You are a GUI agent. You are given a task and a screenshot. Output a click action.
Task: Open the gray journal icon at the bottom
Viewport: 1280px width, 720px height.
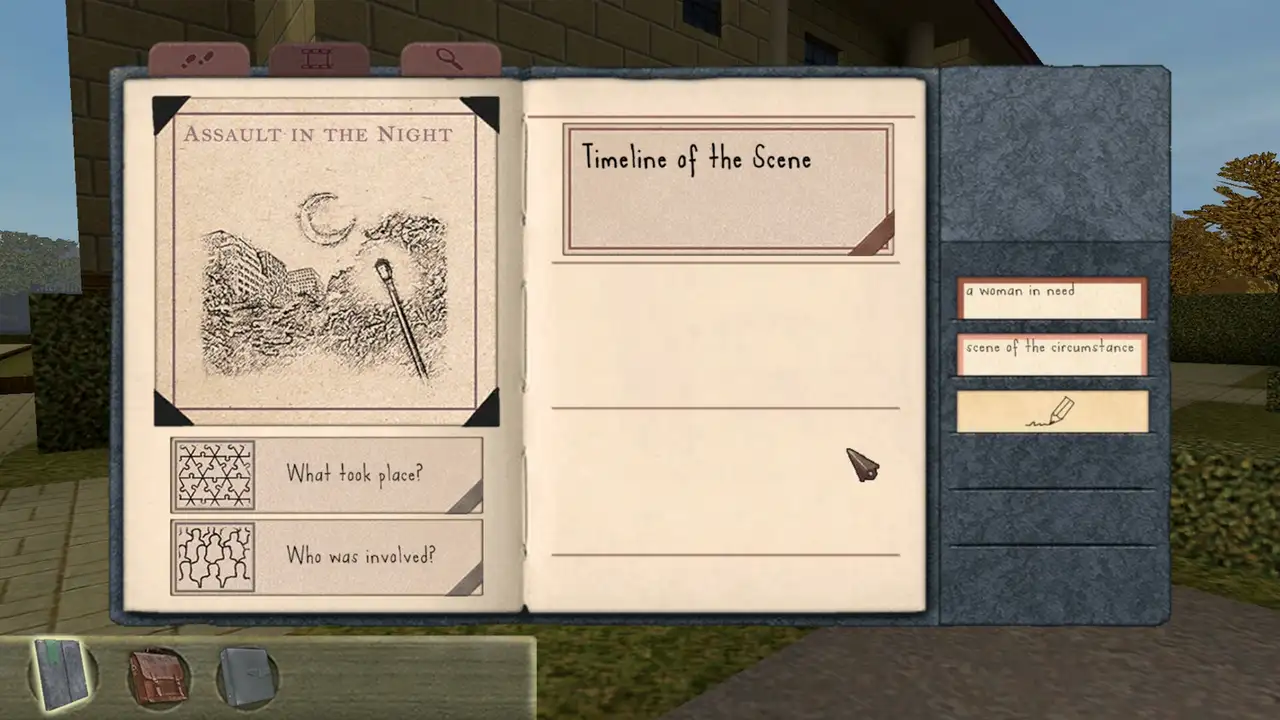click(x=246, y=673)
